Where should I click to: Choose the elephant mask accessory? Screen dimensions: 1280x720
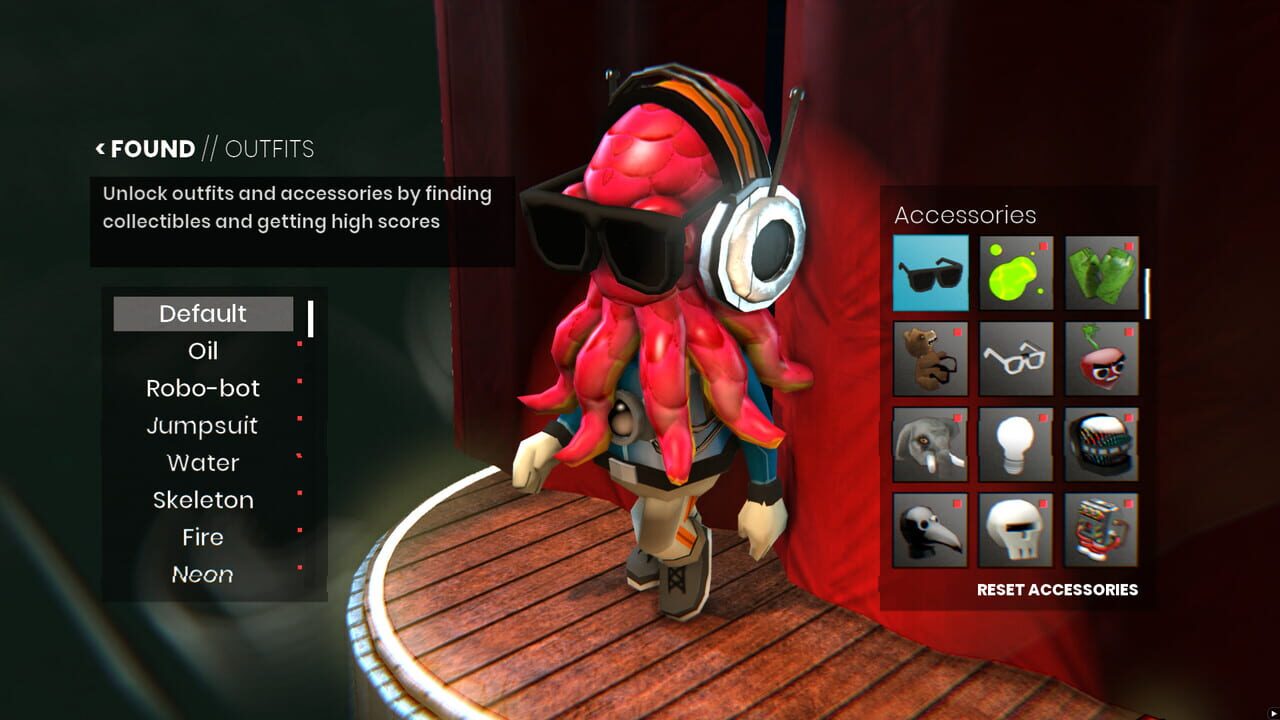pyautogui.click(x=929, y=445)
